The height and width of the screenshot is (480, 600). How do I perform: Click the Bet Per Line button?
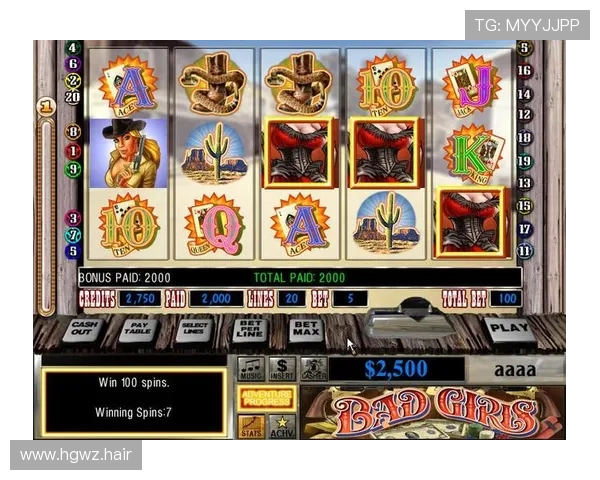coord(249,329)
